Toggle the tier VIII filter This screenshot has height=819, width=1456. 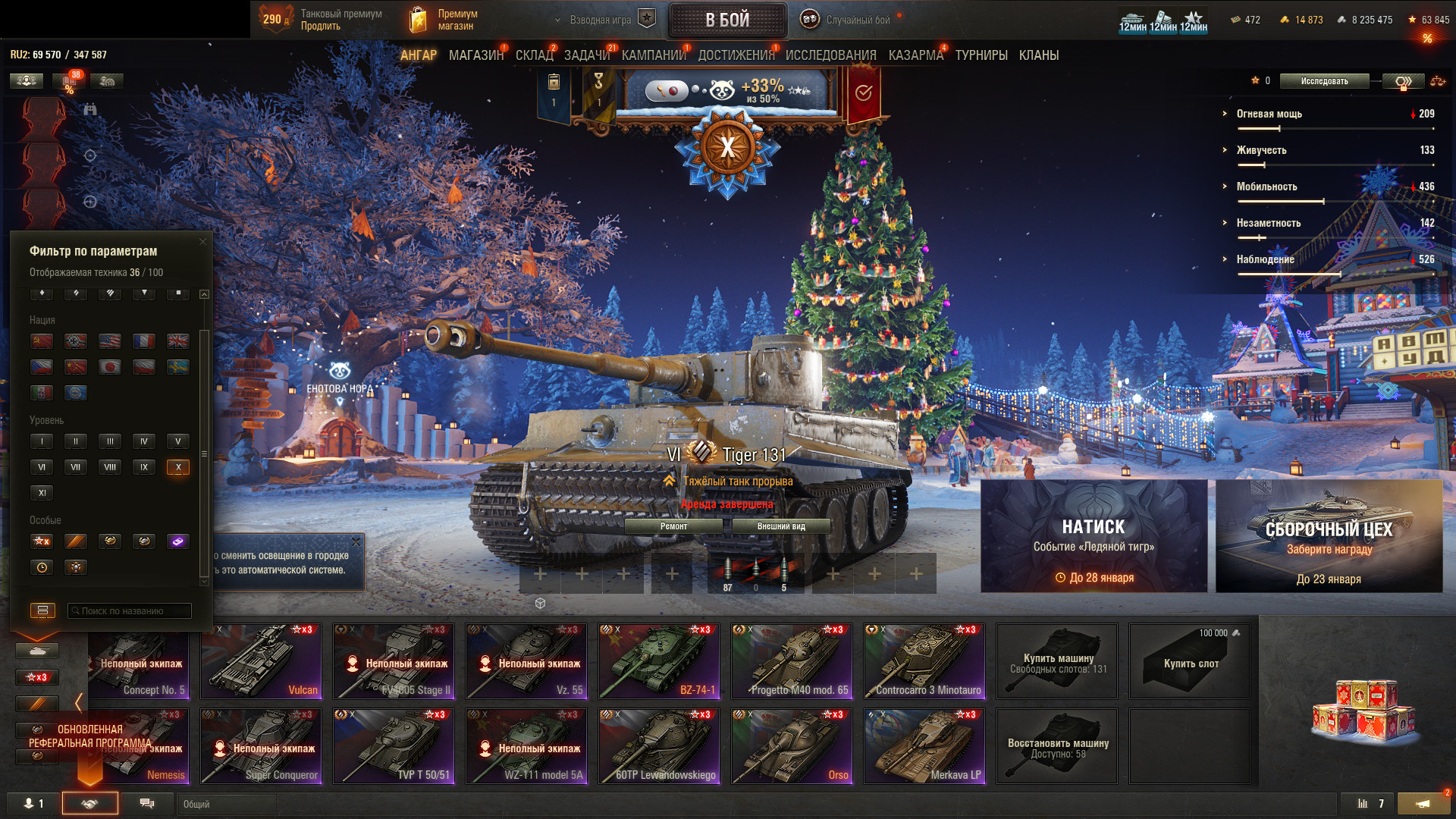[x=110, y=467]
